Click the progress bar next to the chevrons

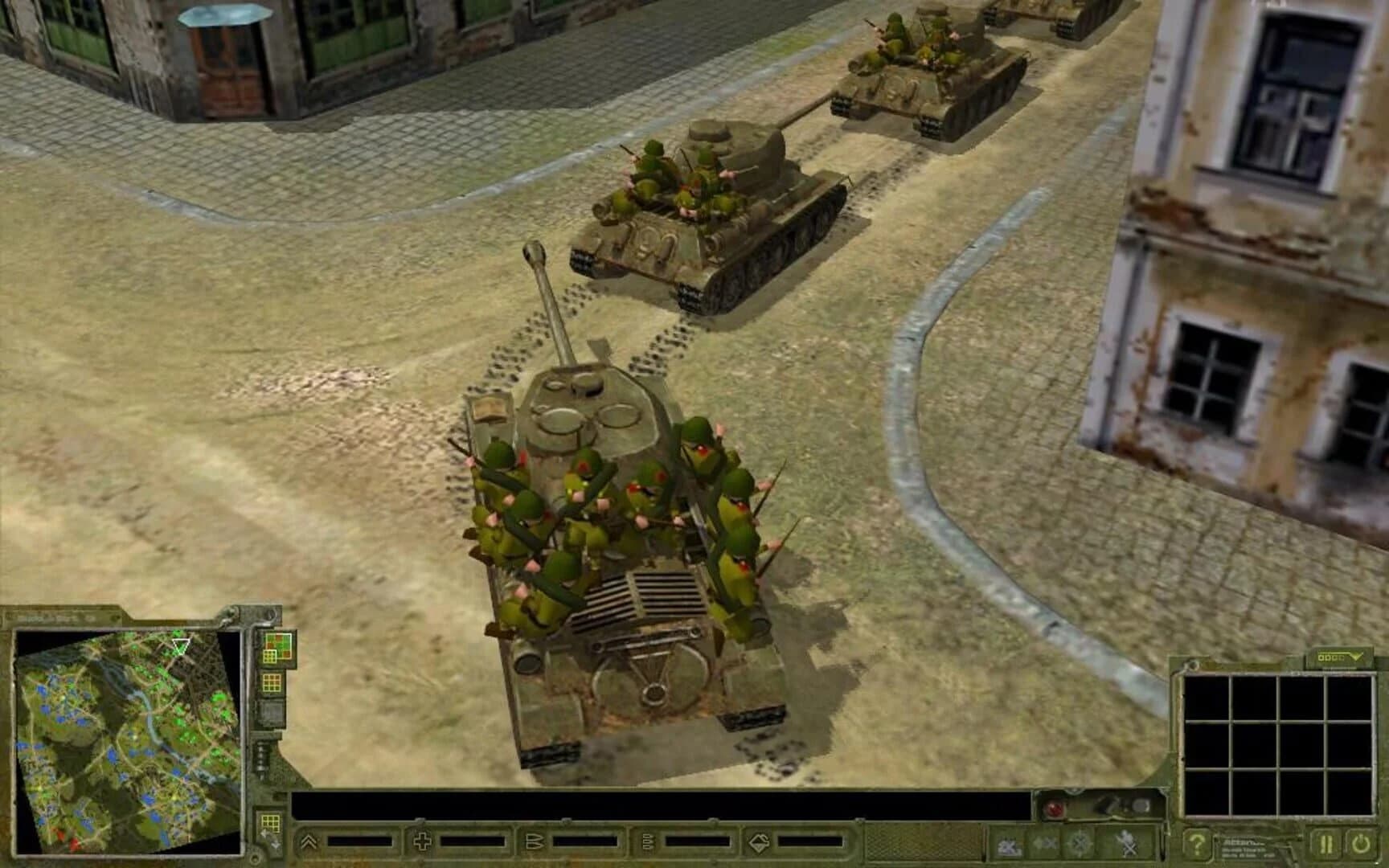point(360,841)
